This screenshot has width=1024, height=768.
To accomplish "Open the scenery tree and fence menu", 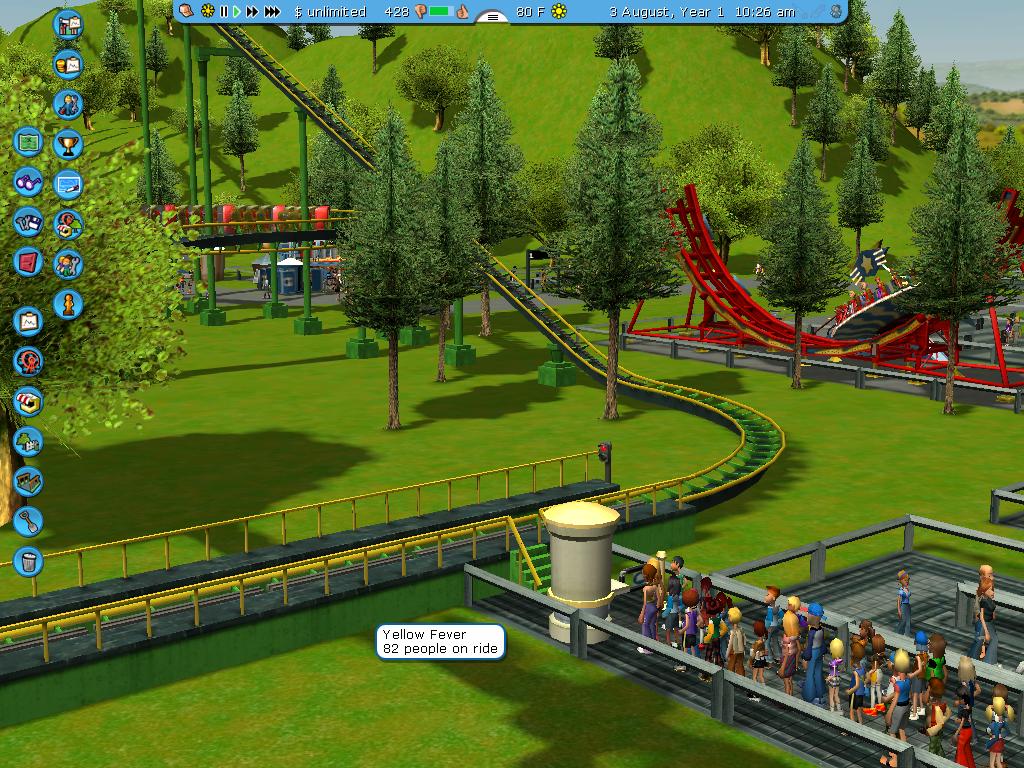I will point(28,441).
